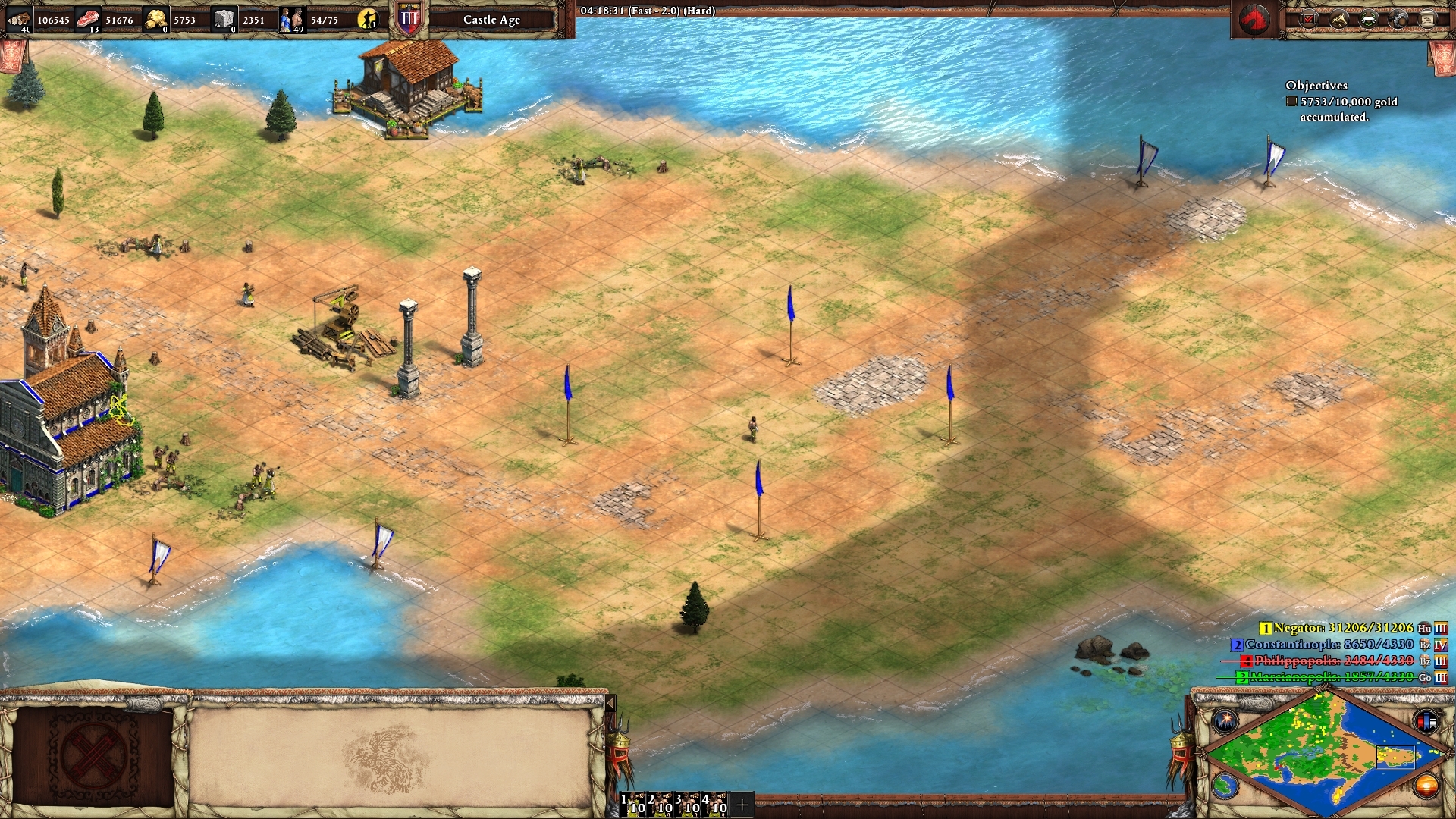This screenshot has width=1456, height=819.
Task: Open the diplomacy laurel wreath button
Action: 1369,20
